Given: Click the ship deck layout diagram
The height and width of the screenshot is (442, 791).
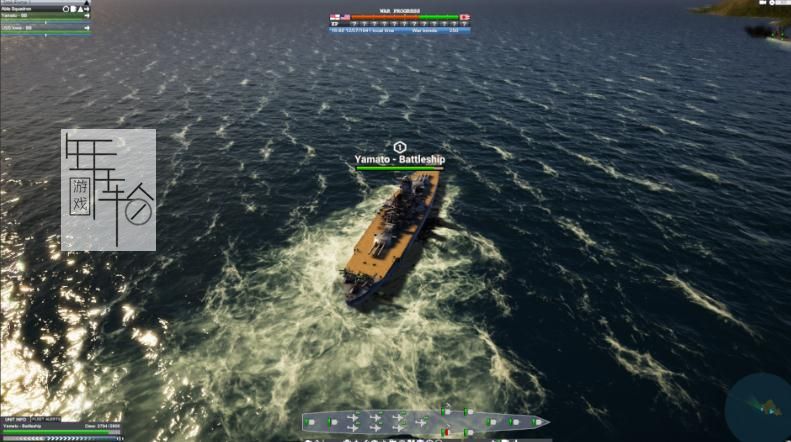Looking at the screenshot, I should (425, 422).
